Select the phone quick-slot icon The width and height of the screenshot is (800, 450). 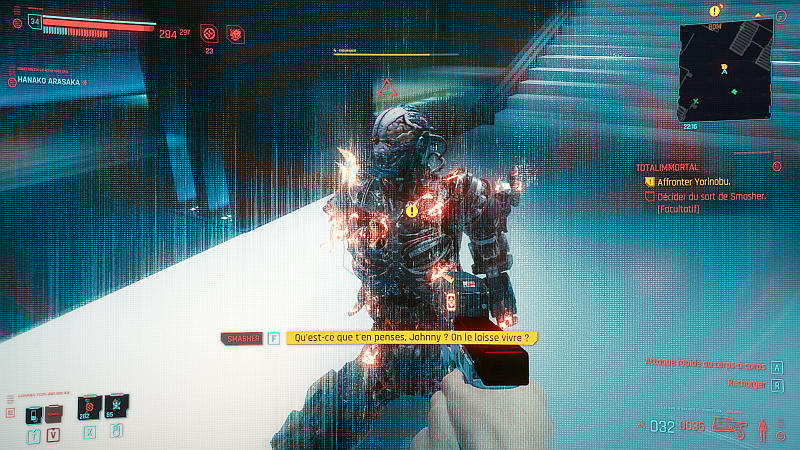pos(34,414)
